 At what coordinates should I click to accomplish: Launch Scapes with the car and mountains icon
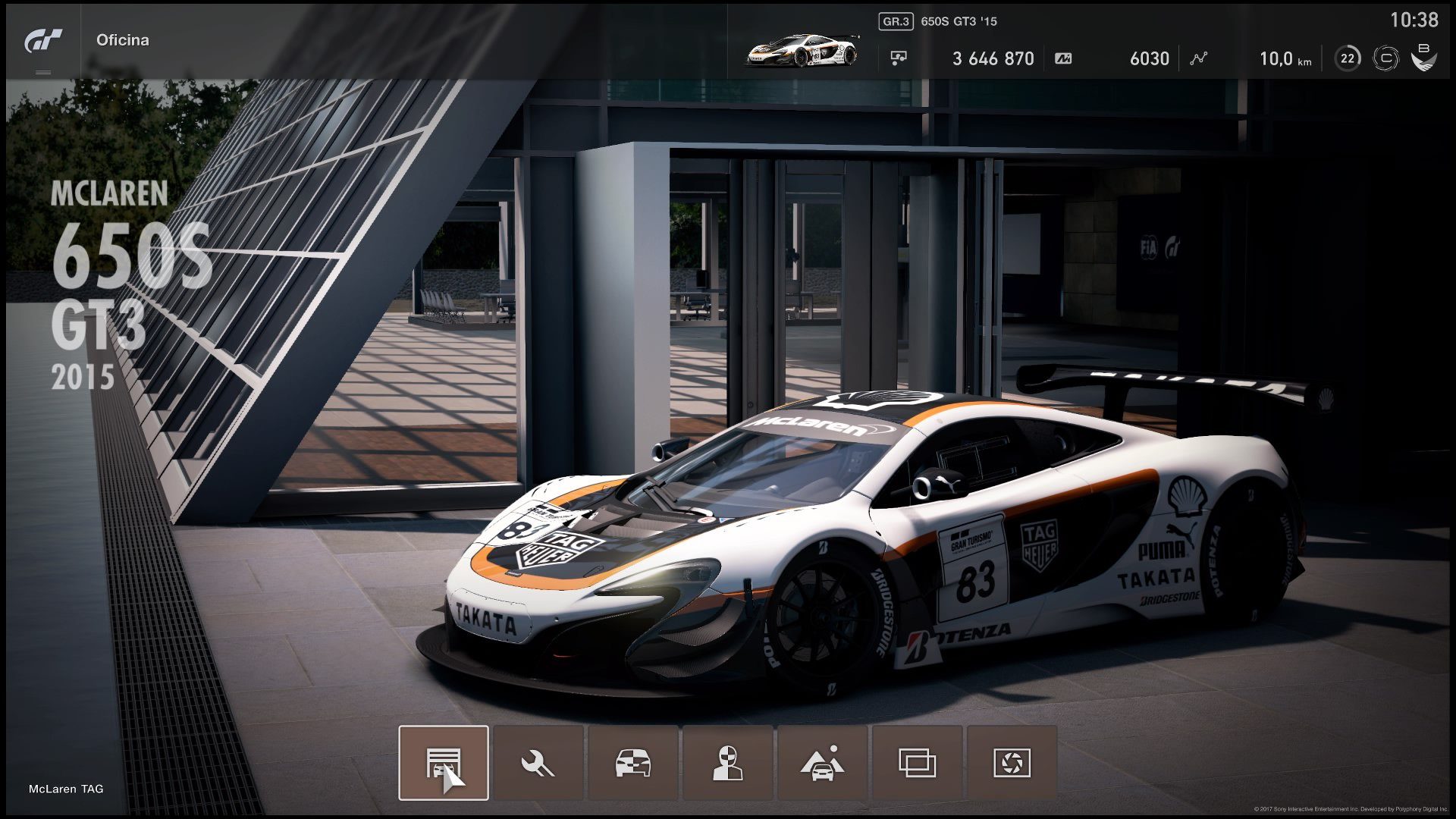coord(822,763)
